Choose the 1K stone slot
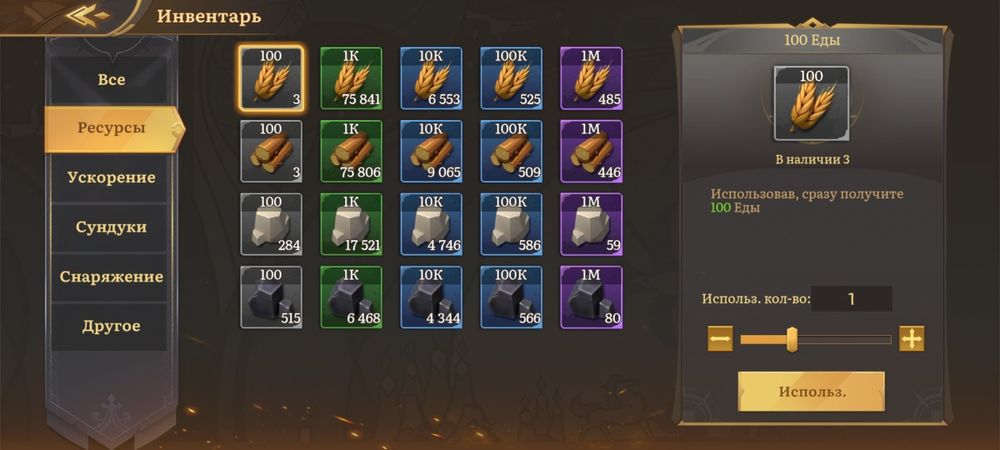This screenshot has width=1000, height=450. click(x=351, y=224)
